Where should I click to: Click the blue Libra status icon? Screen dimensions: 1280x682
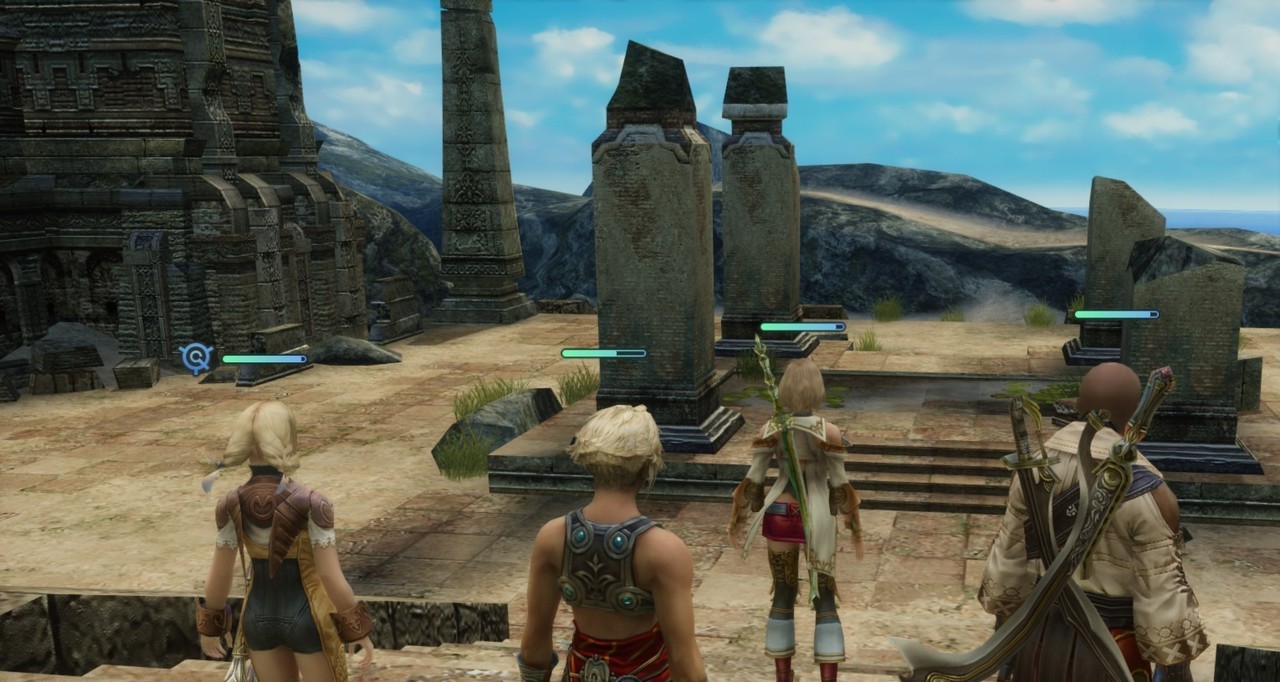click(196, 357)
